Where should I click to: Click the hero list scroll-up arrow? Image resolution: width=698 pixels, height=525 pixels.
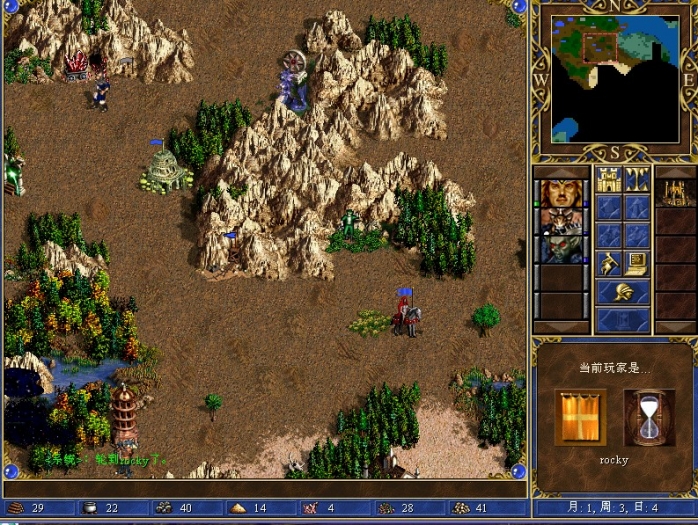point(561,172)
